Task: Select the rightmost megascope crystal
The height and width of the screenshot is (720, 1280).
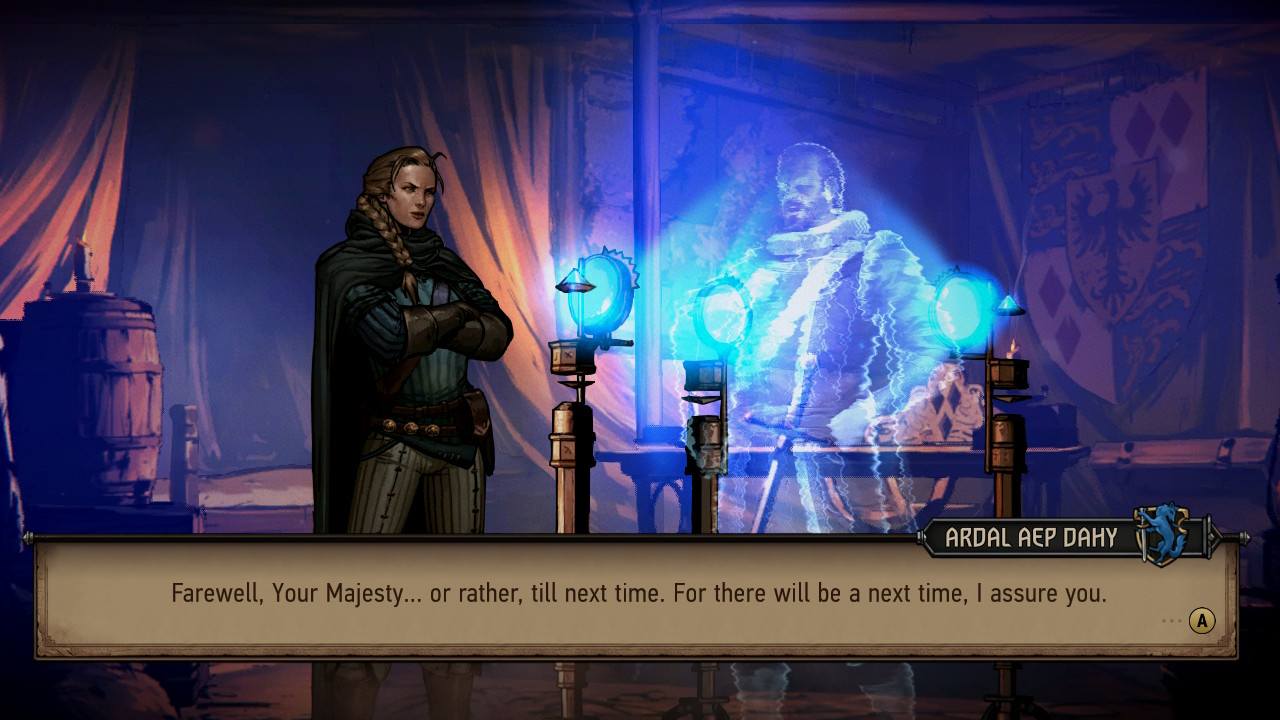Action: click(961, 305)
